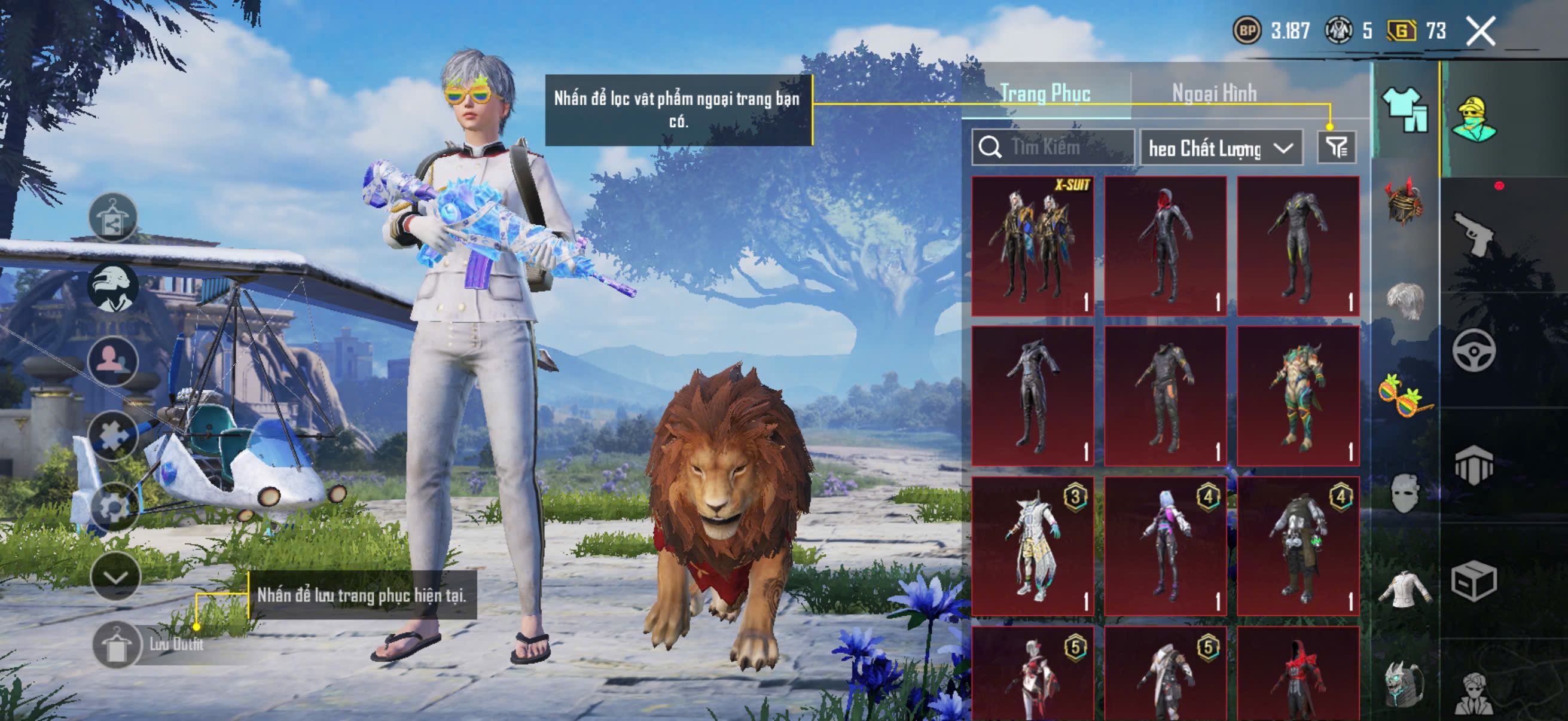
Task: Select the white robed outfit numbered 3
Action: tap(1032, 546)
